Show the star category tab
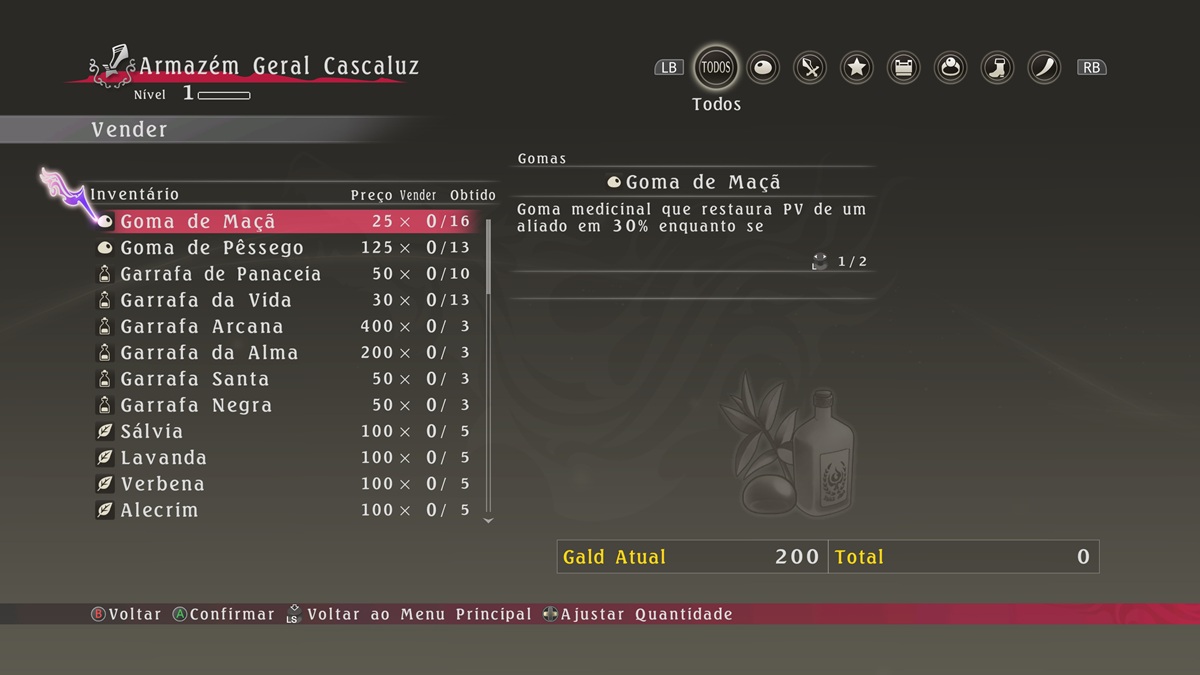 coord(857,68)
